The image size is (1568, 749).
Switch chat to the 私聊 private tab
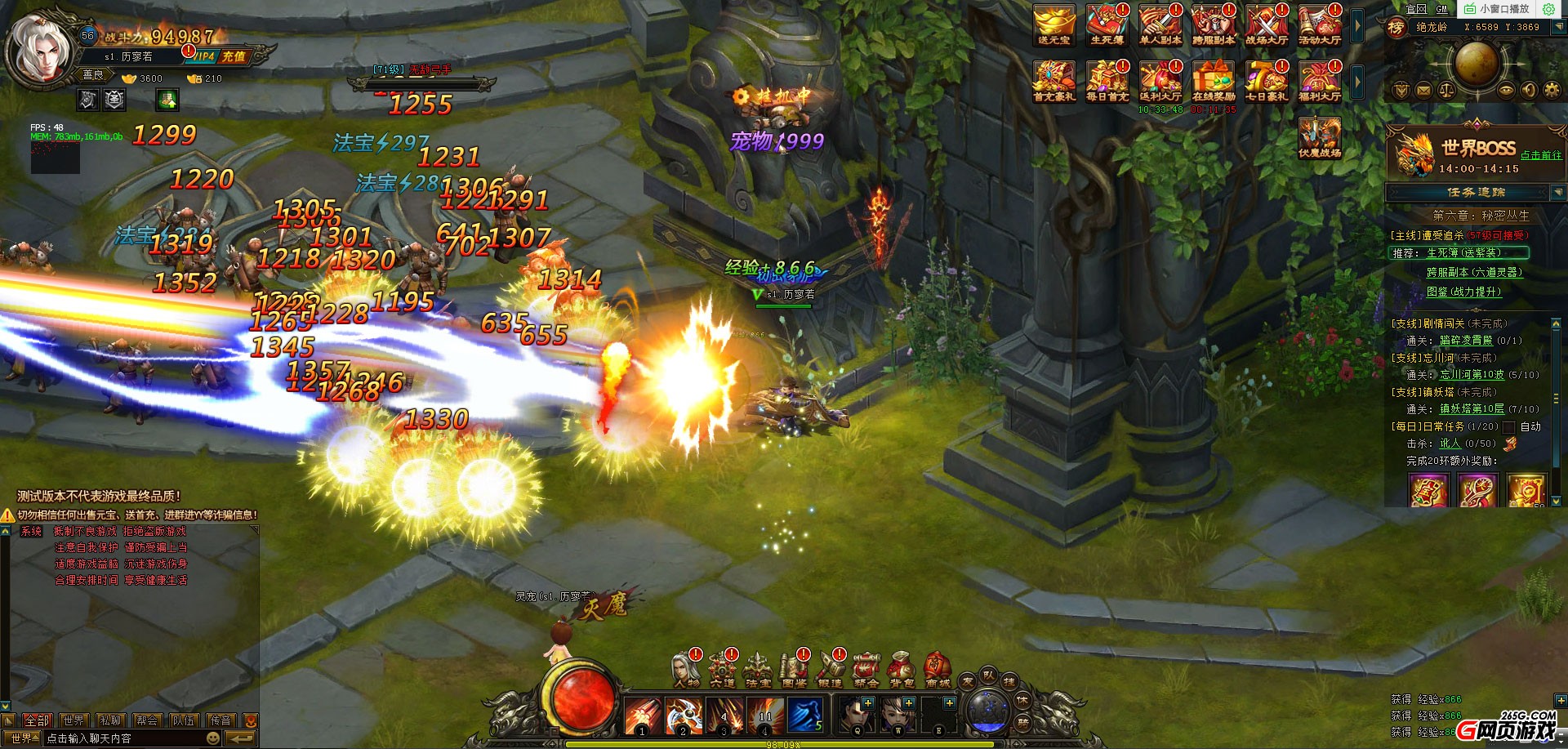(x=110, y=720)
